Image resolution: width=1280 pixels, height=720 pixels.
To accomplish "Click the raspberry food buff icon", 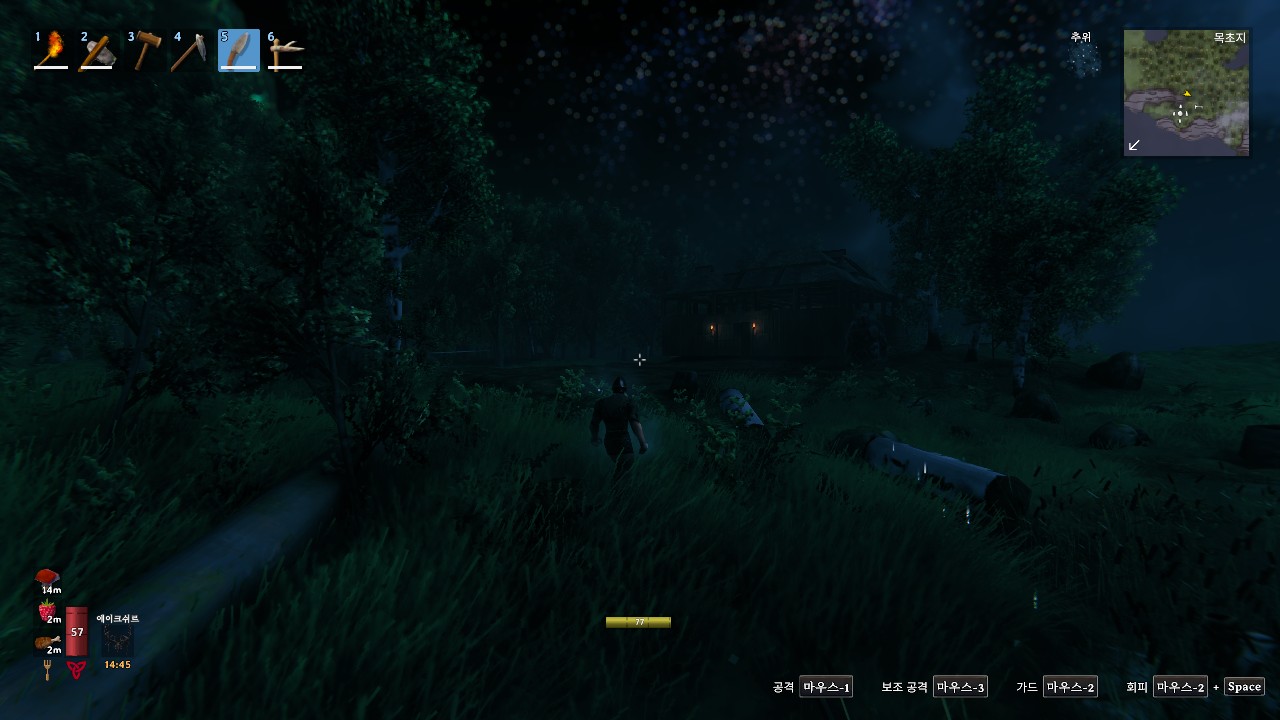I will click(47, 609).
